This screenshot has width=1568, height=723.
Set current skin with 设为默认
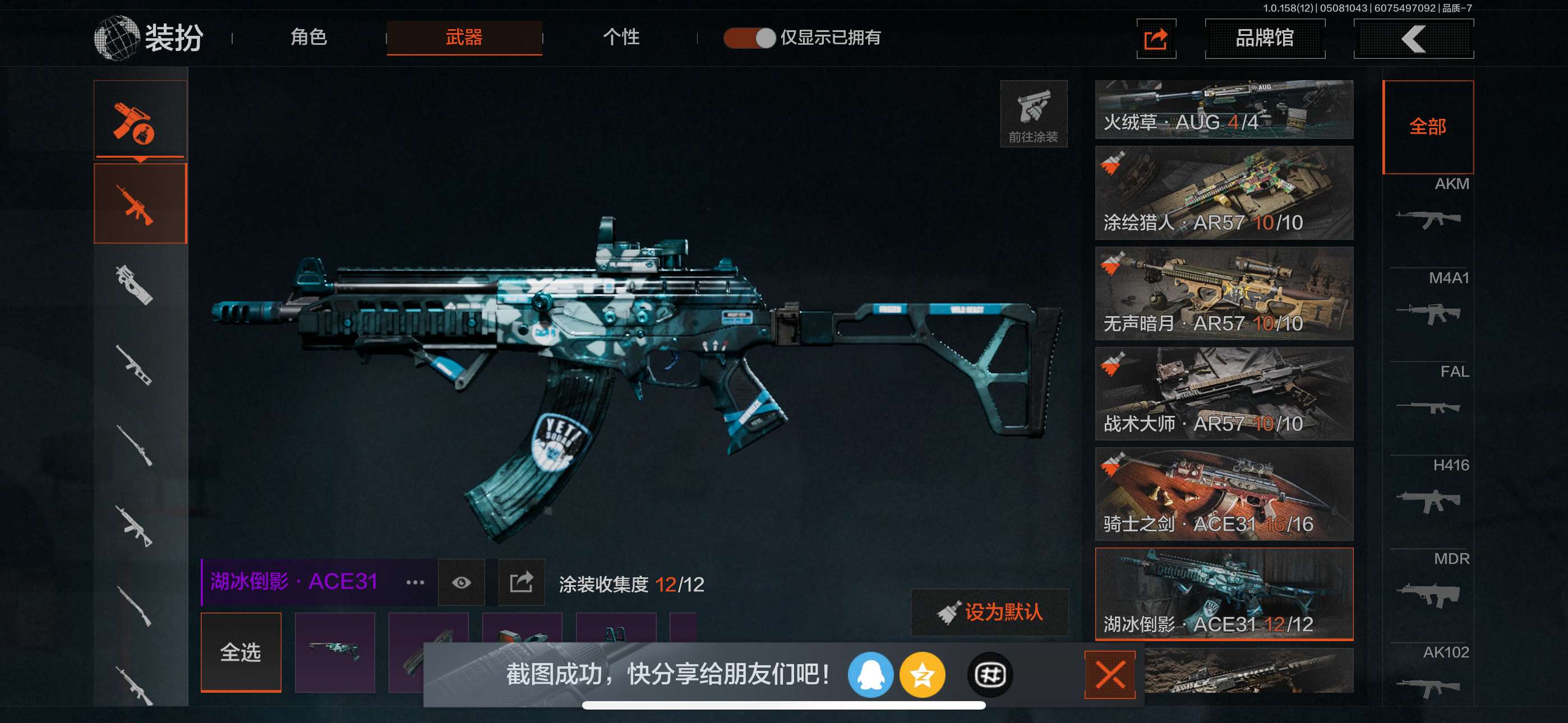click(990, 611)
